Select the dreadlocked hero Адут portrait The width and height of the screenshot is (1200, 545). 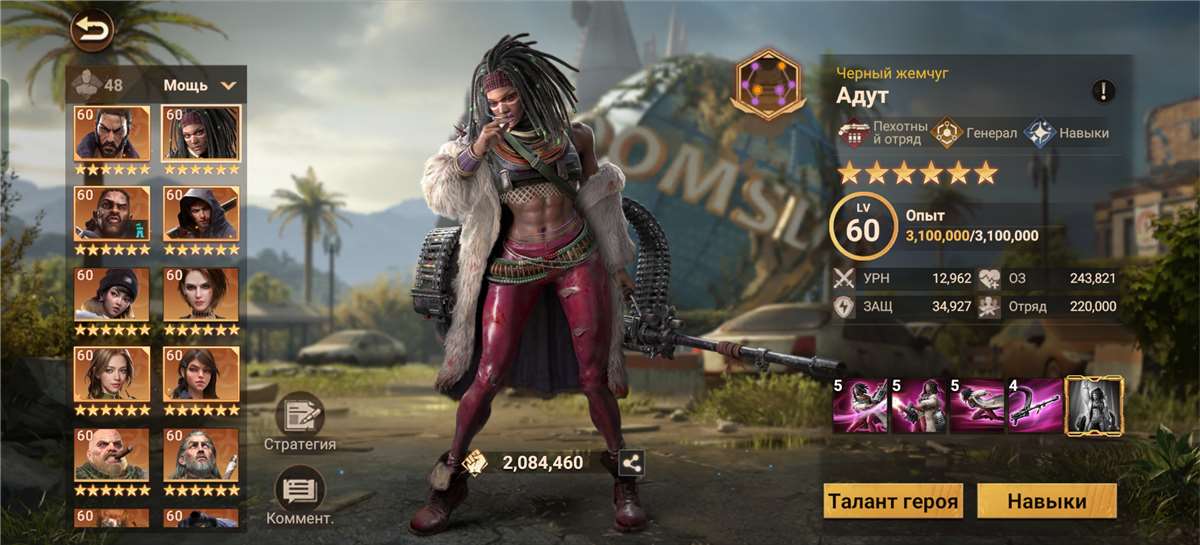coord(201,134)
